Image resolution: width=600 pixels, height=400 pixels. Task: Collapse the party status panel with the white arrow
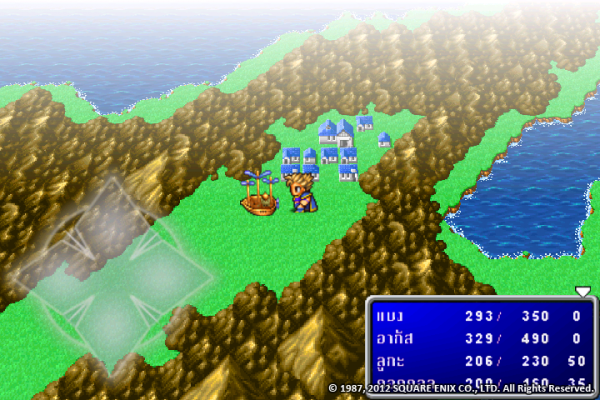(x=583, y=291)
